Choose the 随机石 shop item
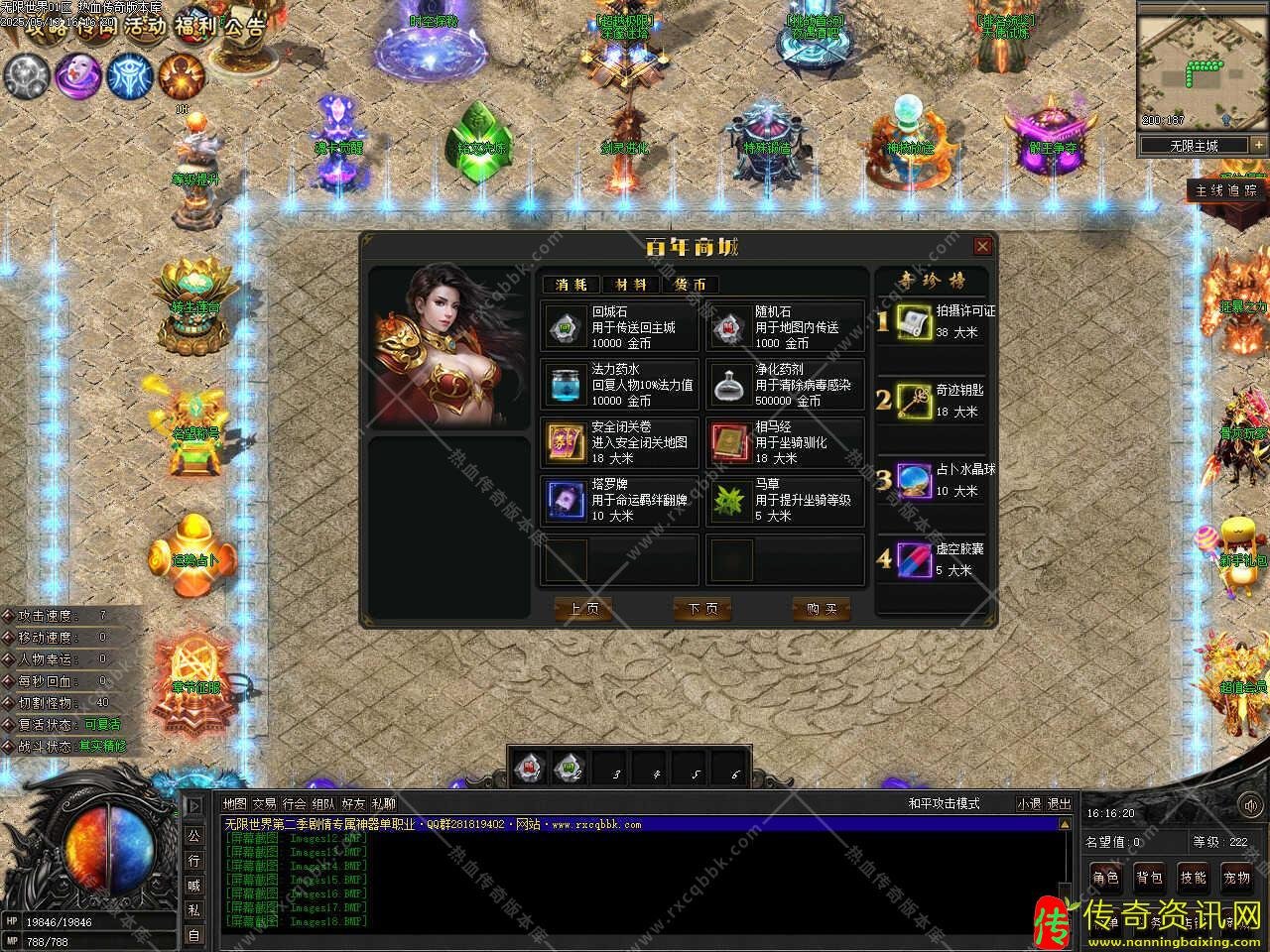Viewport: 1270px width, 952px height. [x=785, y=327]
